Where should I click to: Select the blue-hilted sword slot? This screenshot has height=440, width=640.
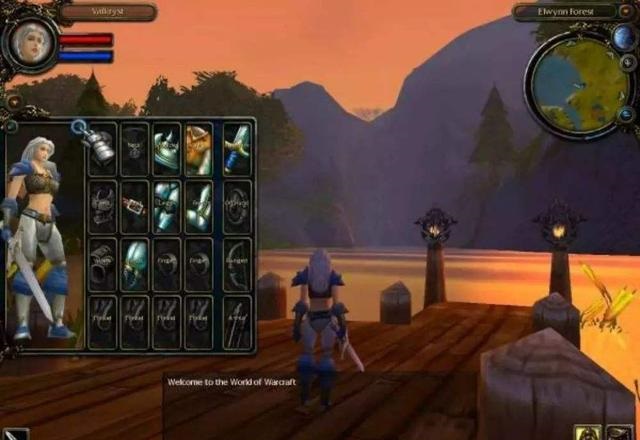point(236,149)
